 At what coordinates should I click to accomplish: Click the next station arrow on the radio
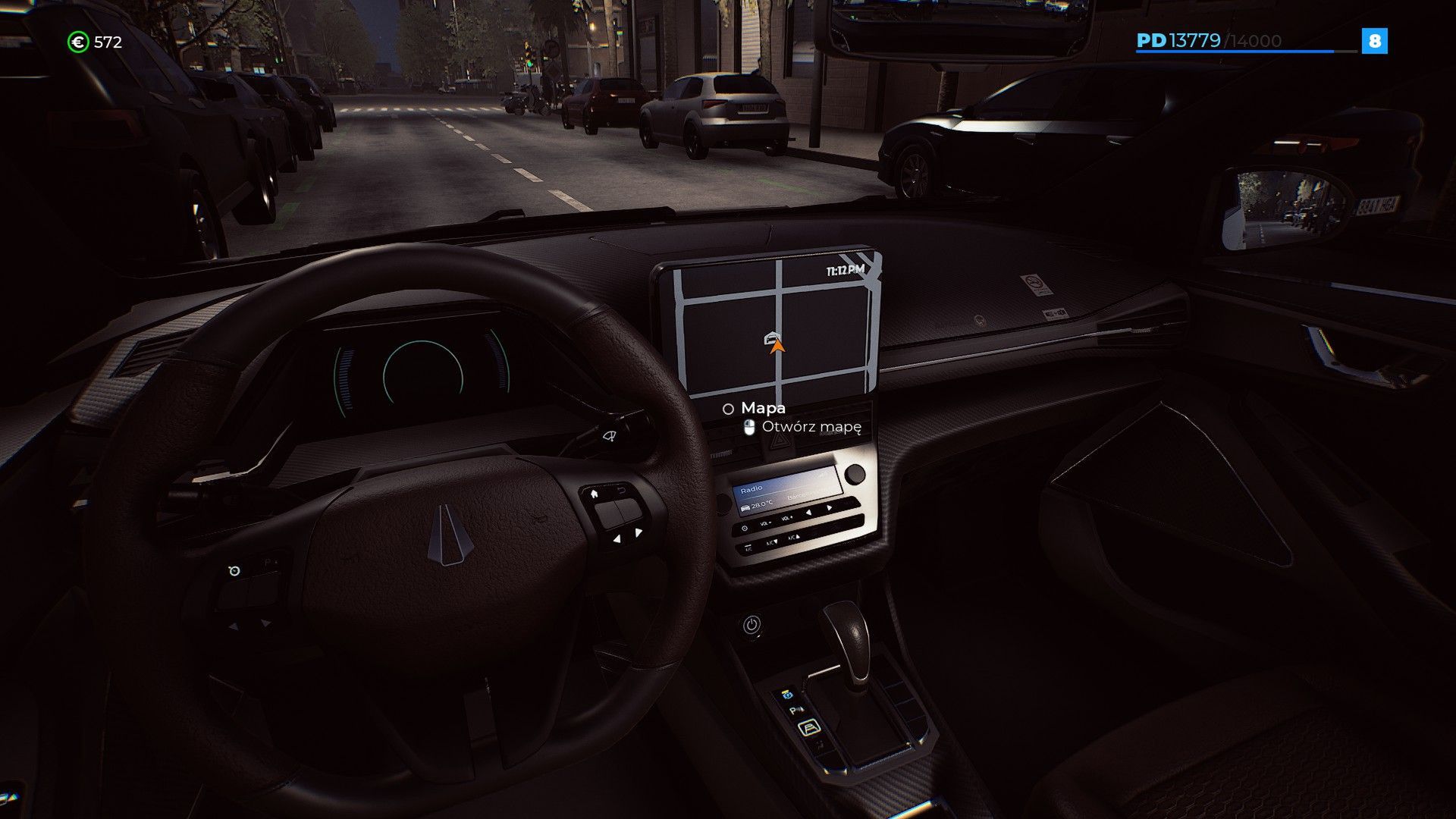pos(829,507)
